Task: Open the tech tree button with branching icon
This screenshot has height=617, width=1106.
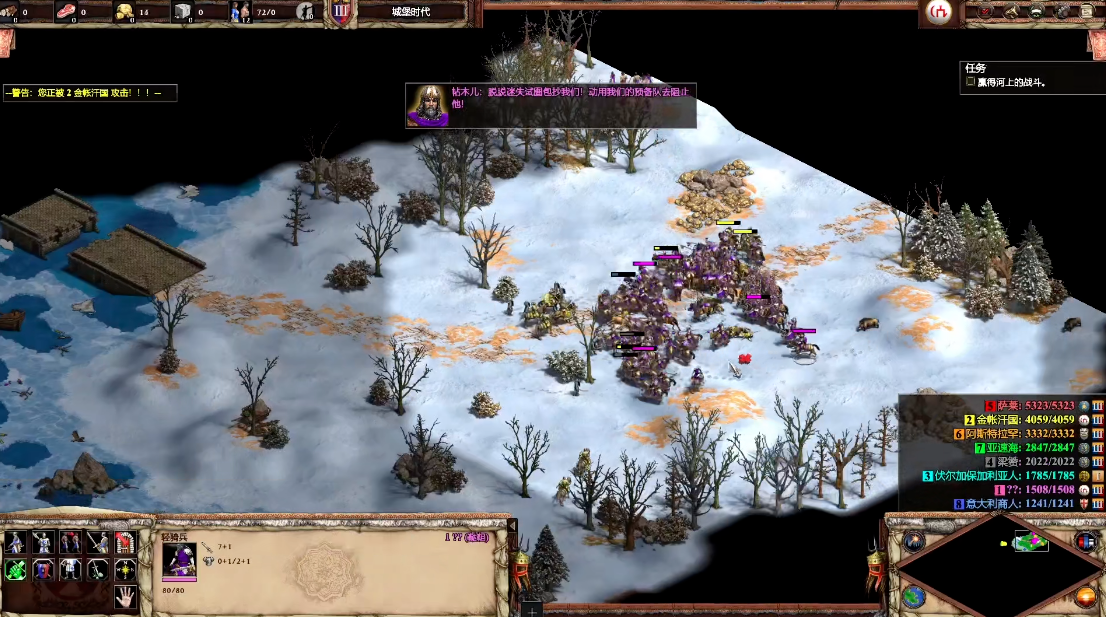Action: pyautogui.click(x=1010, y=12)
